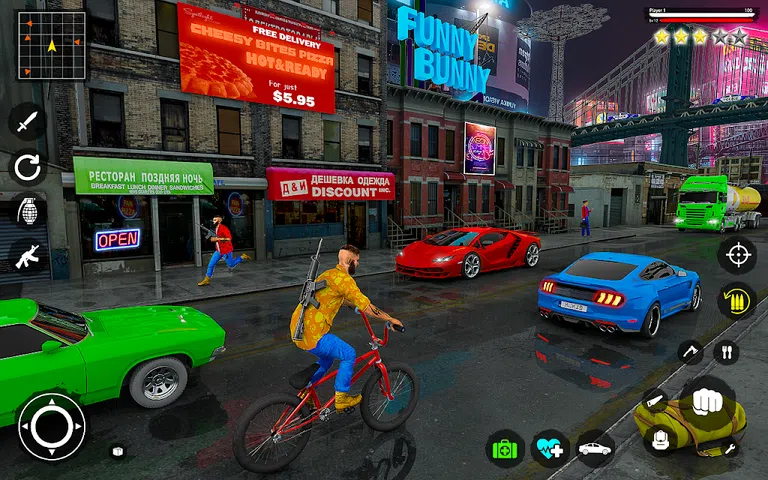This screenshot has width=768, height=480.
Task: Reload ammo with the bullets button
Action: click(x=737, y=300)
